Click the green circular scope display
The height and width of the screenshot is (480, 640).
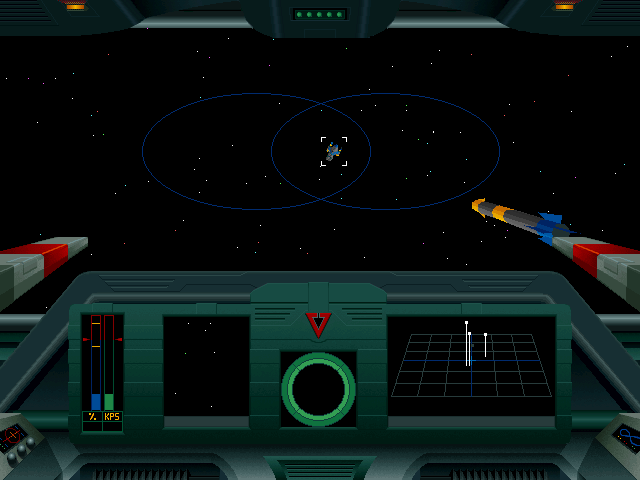pyautogui.click(x=318, y=389)
